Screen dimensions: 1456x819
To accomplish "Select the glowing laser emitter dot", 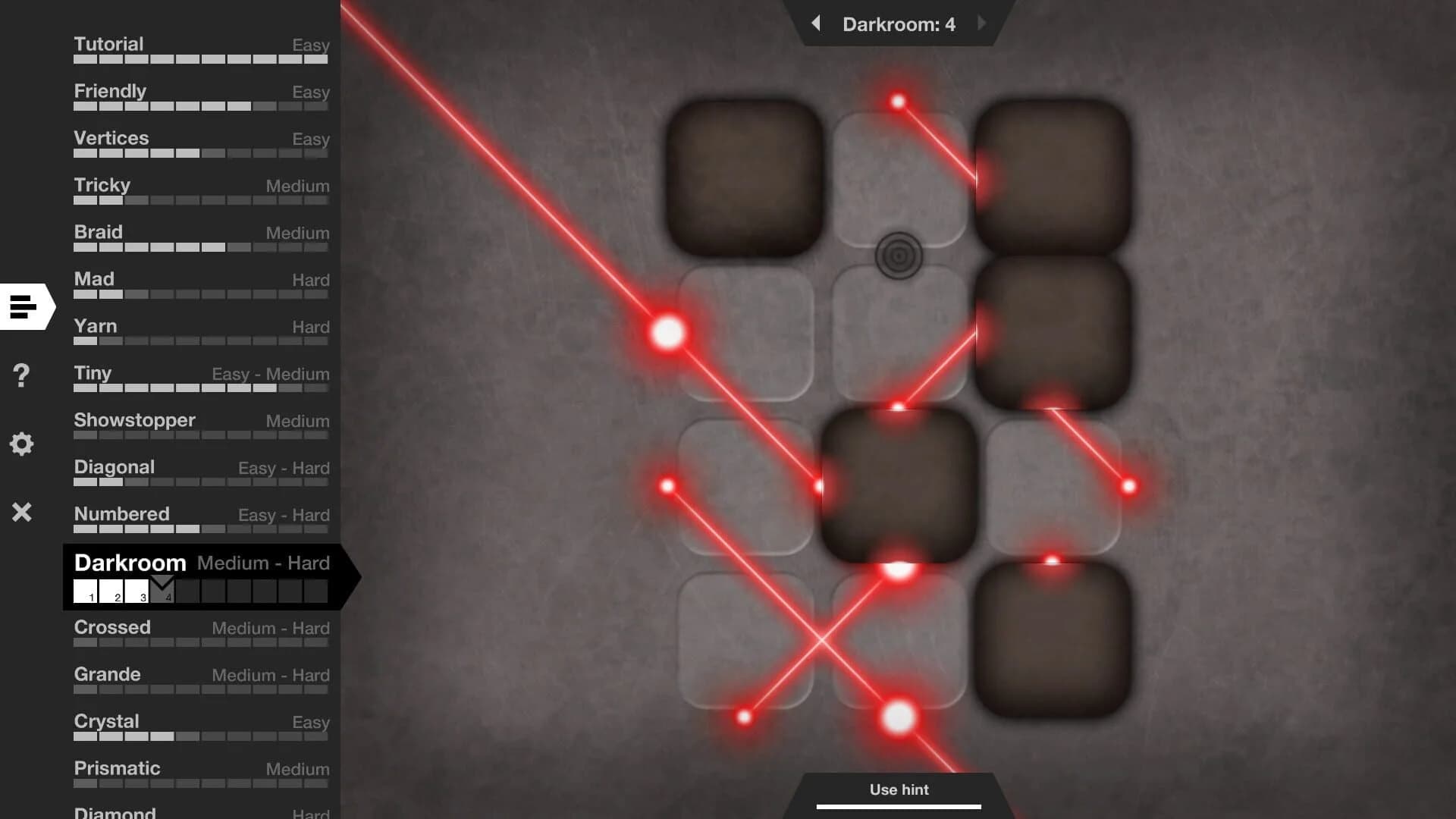I will (x=667, y=331).
